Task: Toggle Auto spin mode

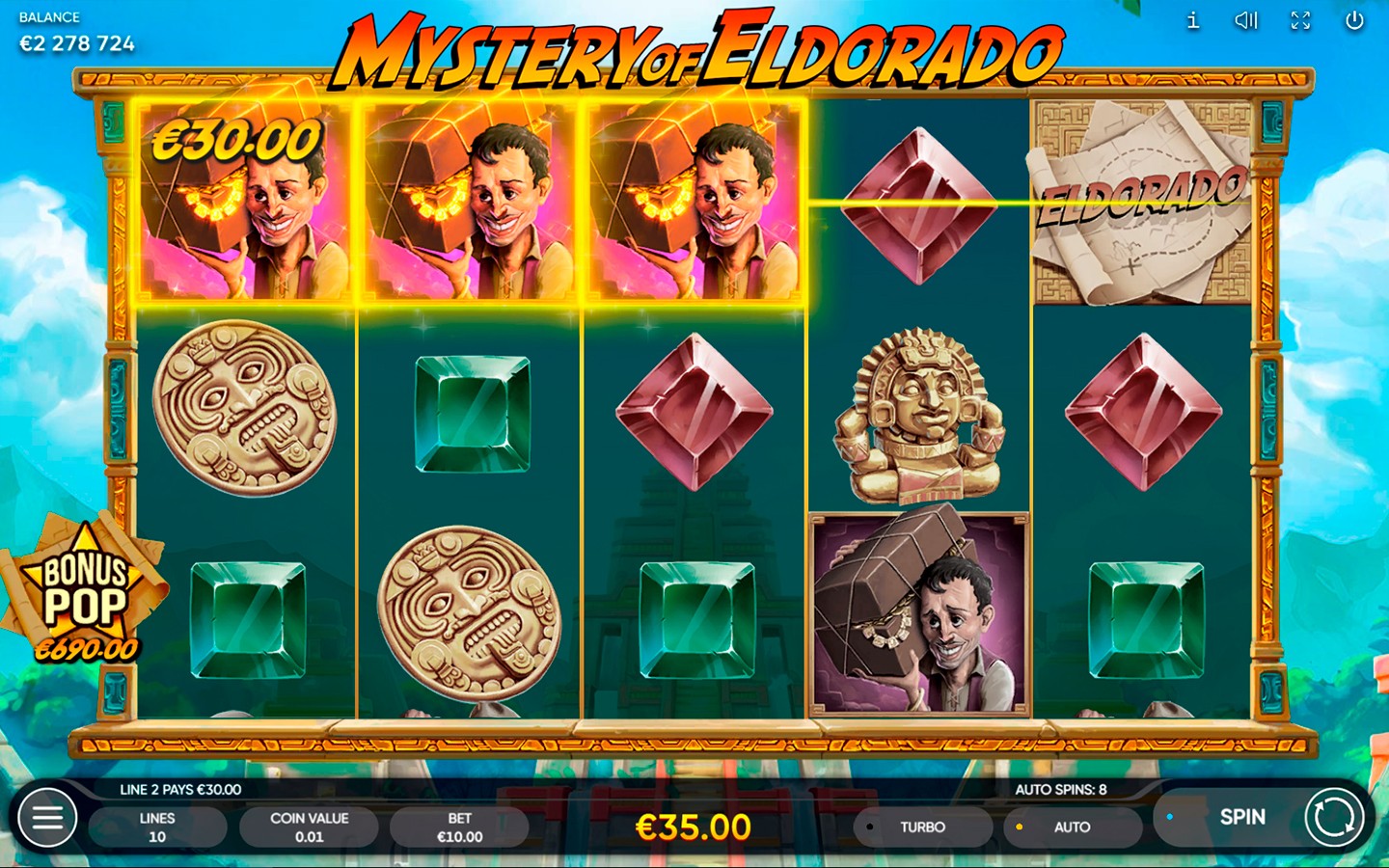Action: [x=1071, y=827]
